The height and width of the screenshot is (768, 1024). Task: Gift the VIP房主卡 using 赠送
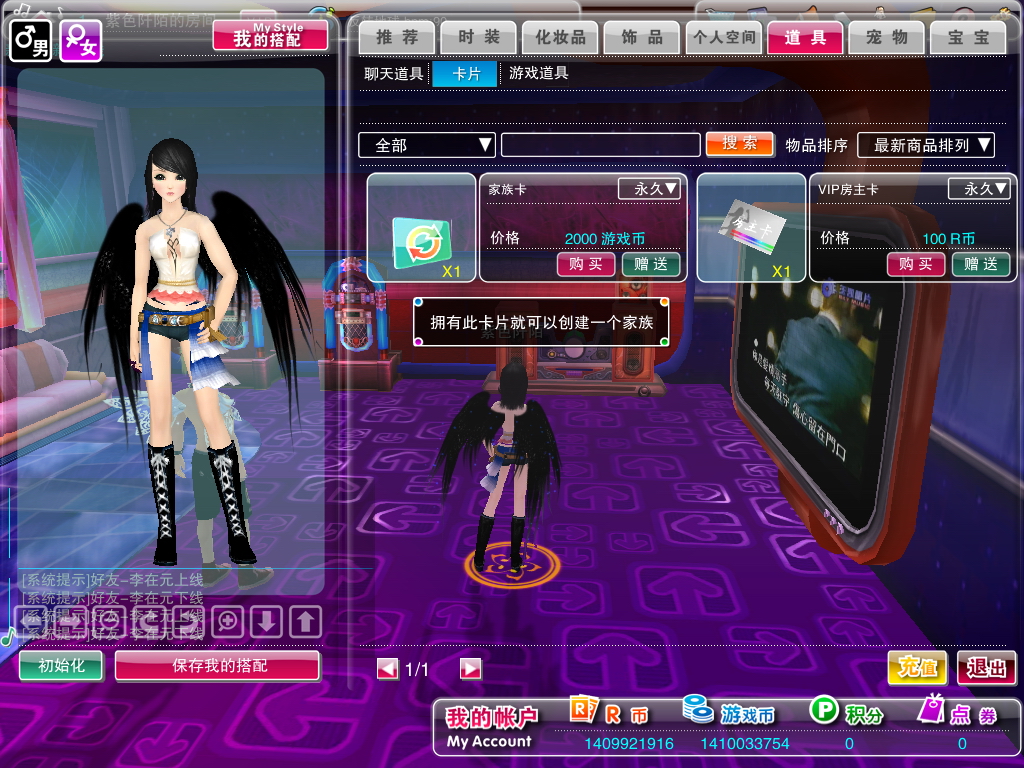[x=980, y=264]
